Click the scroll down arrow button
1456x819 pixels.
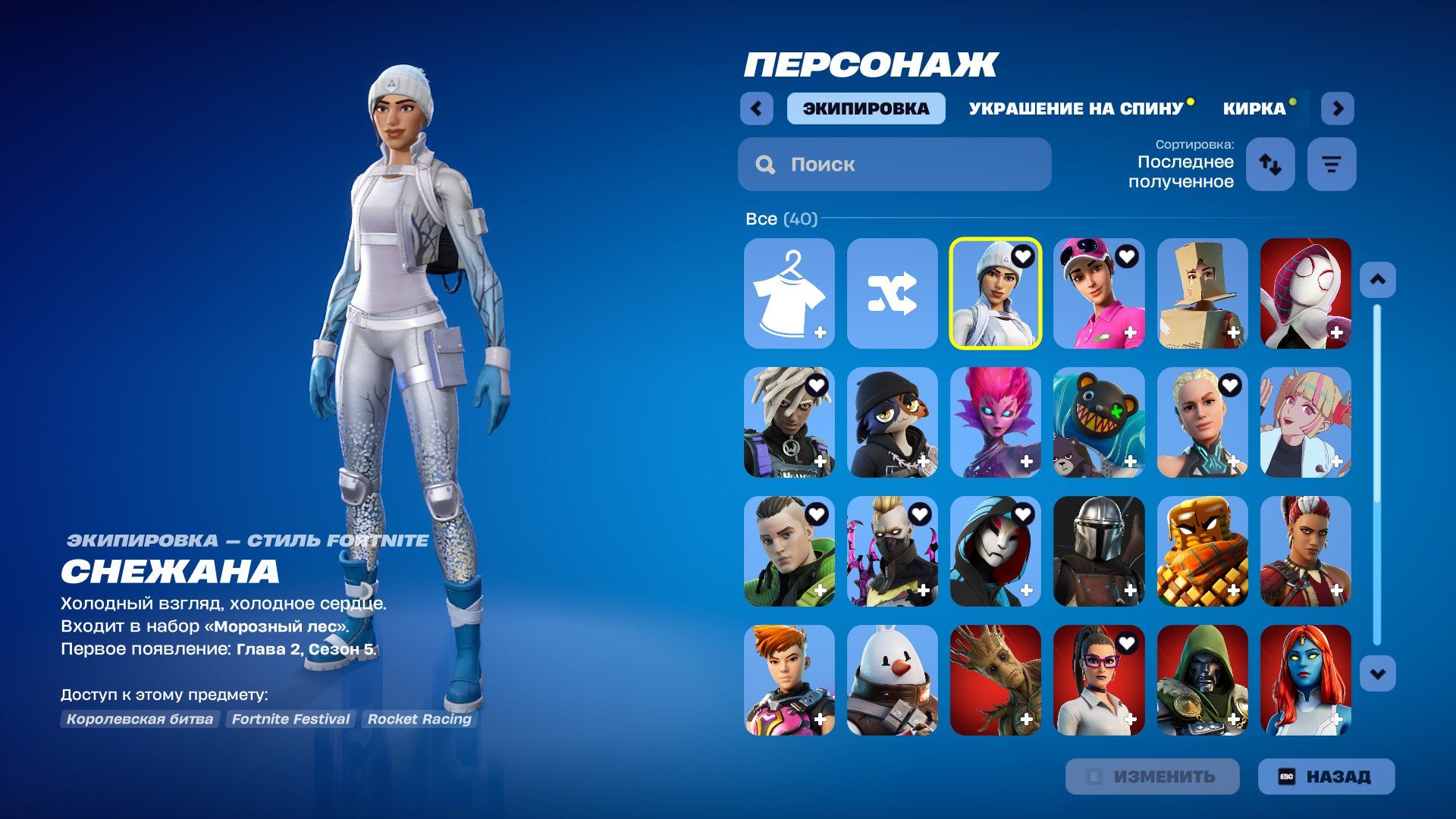pos(1377,673)
